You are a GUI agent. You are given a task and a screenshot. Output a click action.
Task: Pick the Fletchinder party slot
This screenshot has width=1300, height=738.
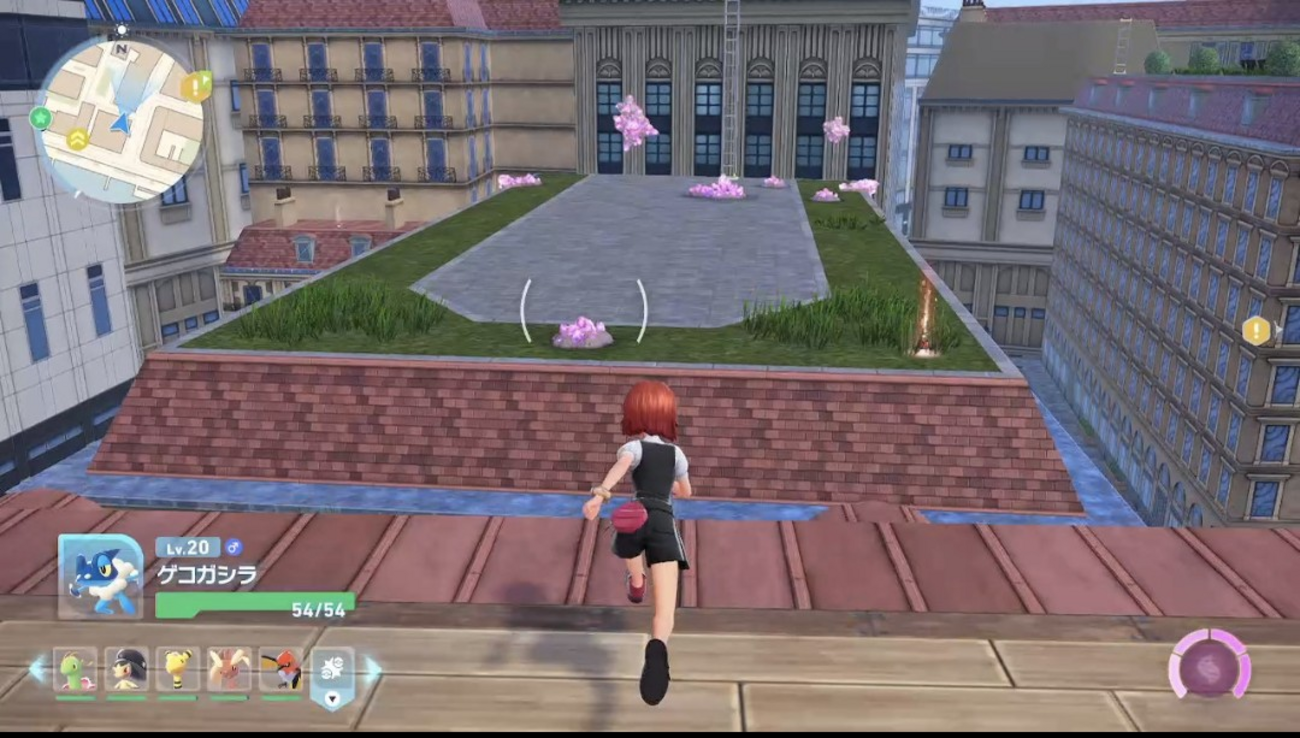(x=281, y=669)
